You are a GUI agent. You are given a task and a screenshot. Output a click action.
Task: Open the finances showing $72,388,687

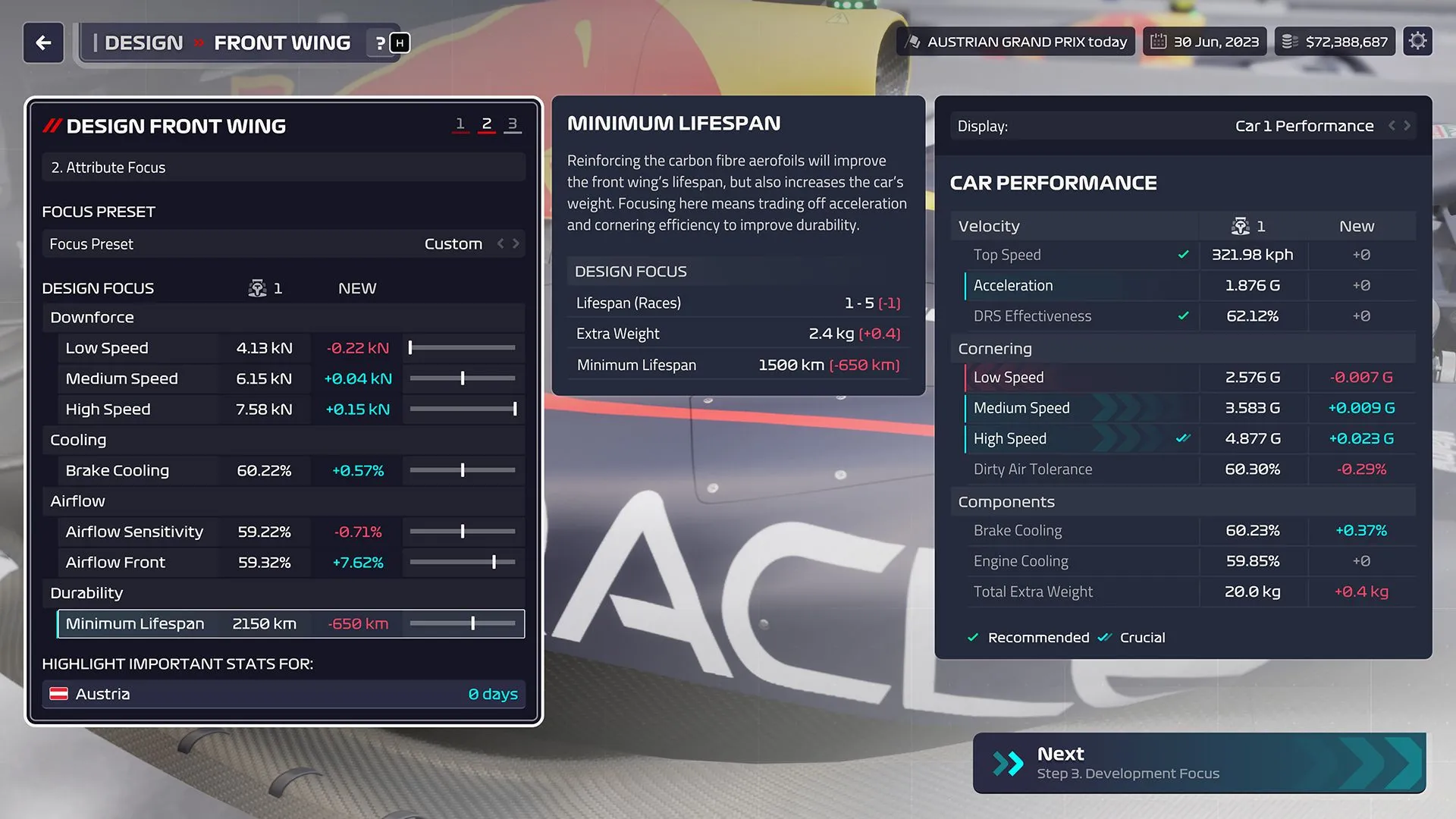point(1335,42)
